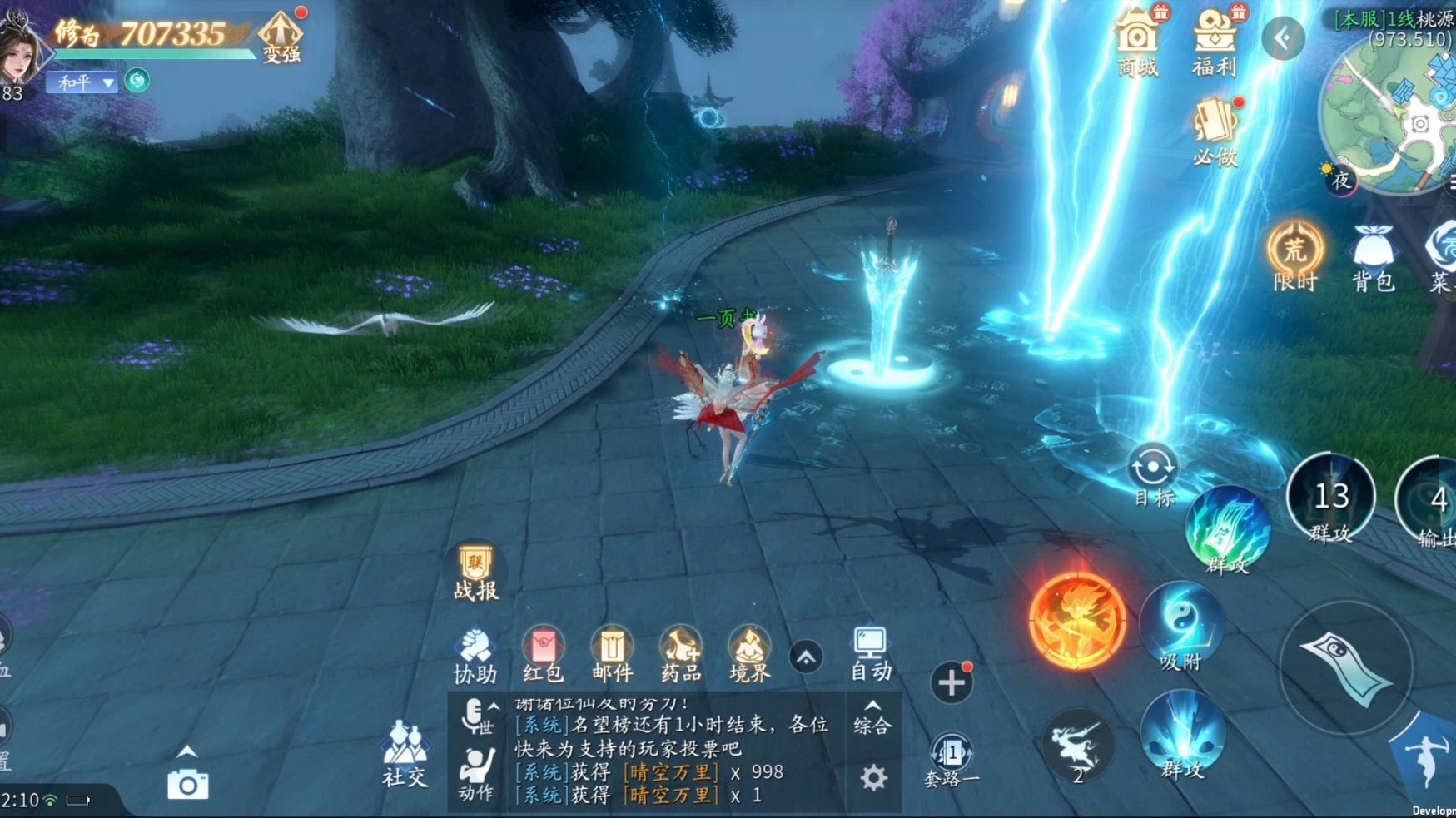Viewport: 1456px width, 818px height.
Task: Open the 红包 red envelope
Action: coord(543,655)
